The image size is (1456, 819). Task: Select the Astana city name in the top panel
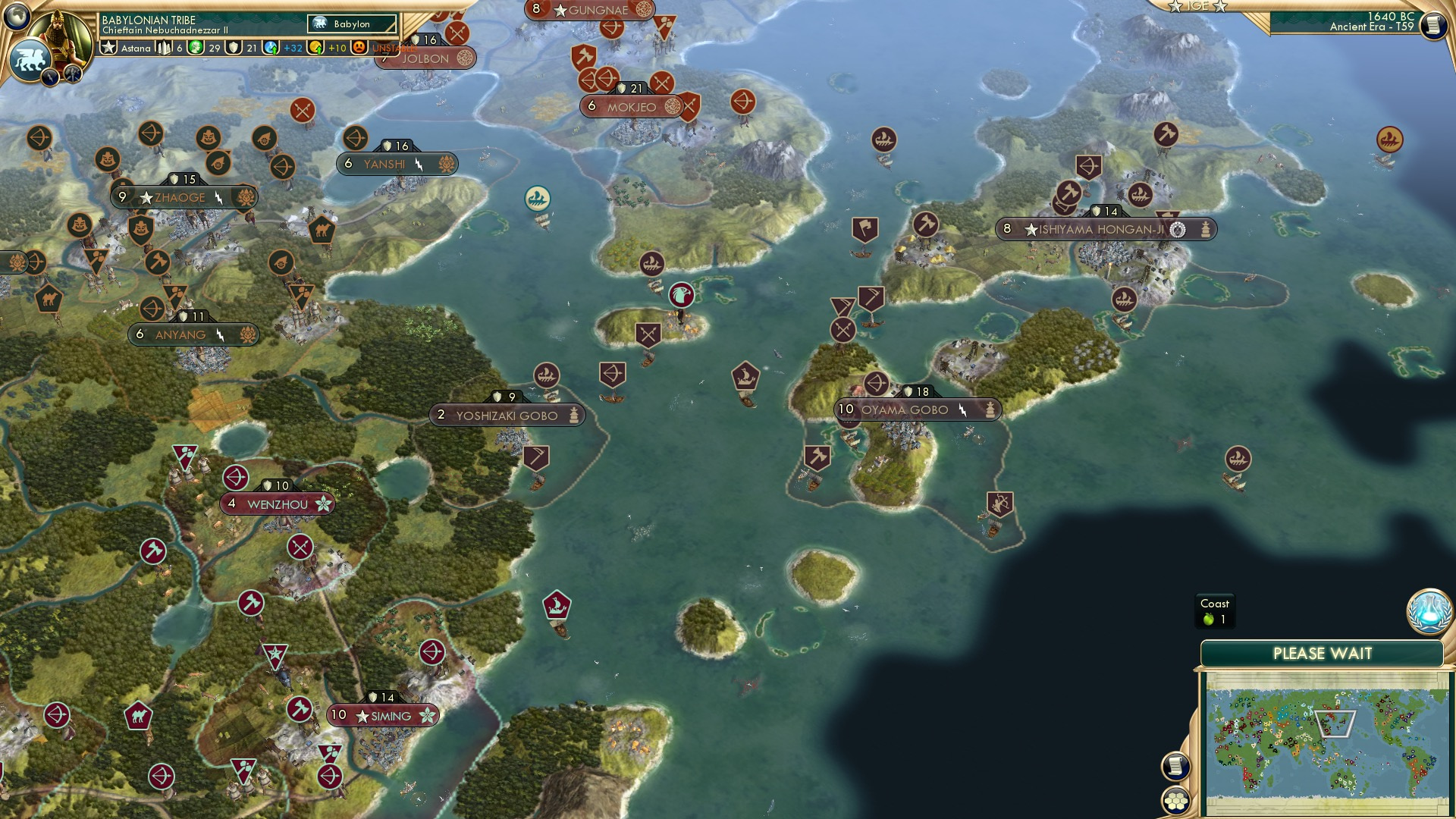(x=136, y=49)
